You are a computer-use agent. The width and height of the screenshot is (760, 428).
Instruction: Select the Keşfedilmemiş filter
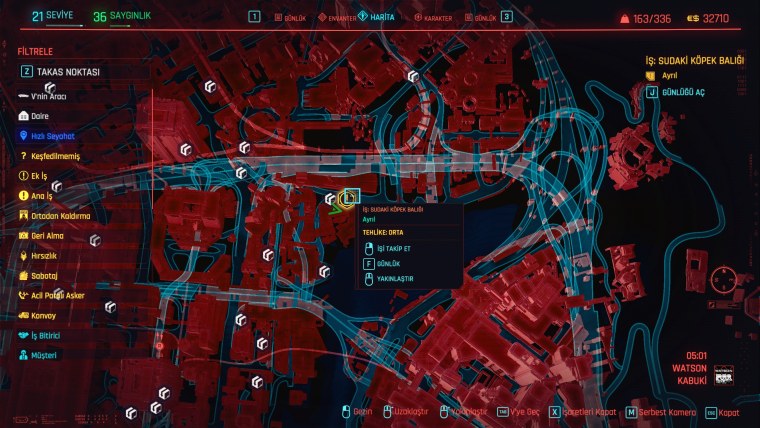pyautogui.click(x=54, y=156)
